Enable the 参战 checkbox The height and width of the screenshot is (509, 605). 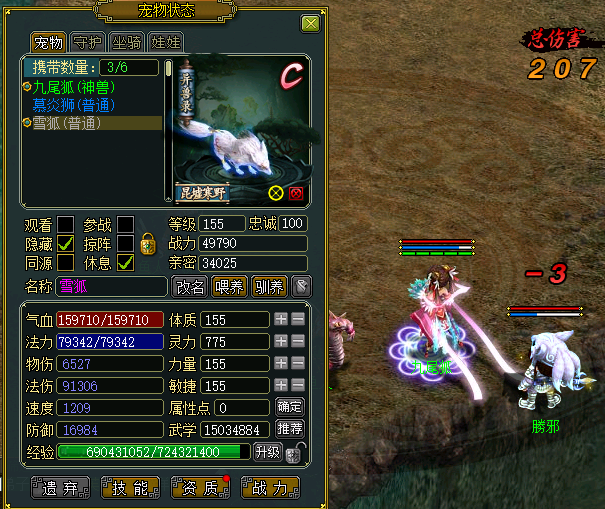tap(126, 223)
